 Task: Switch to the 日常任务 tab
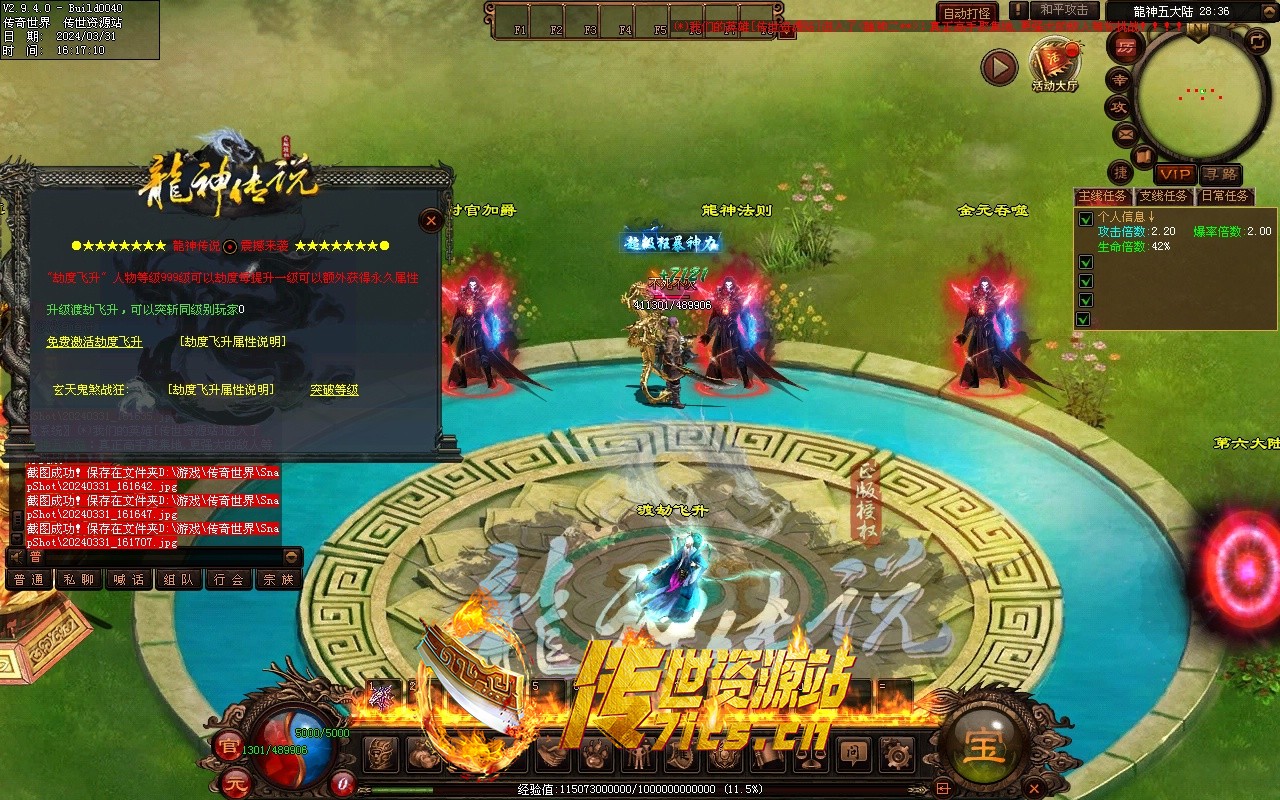click(x=1225, y=196)
